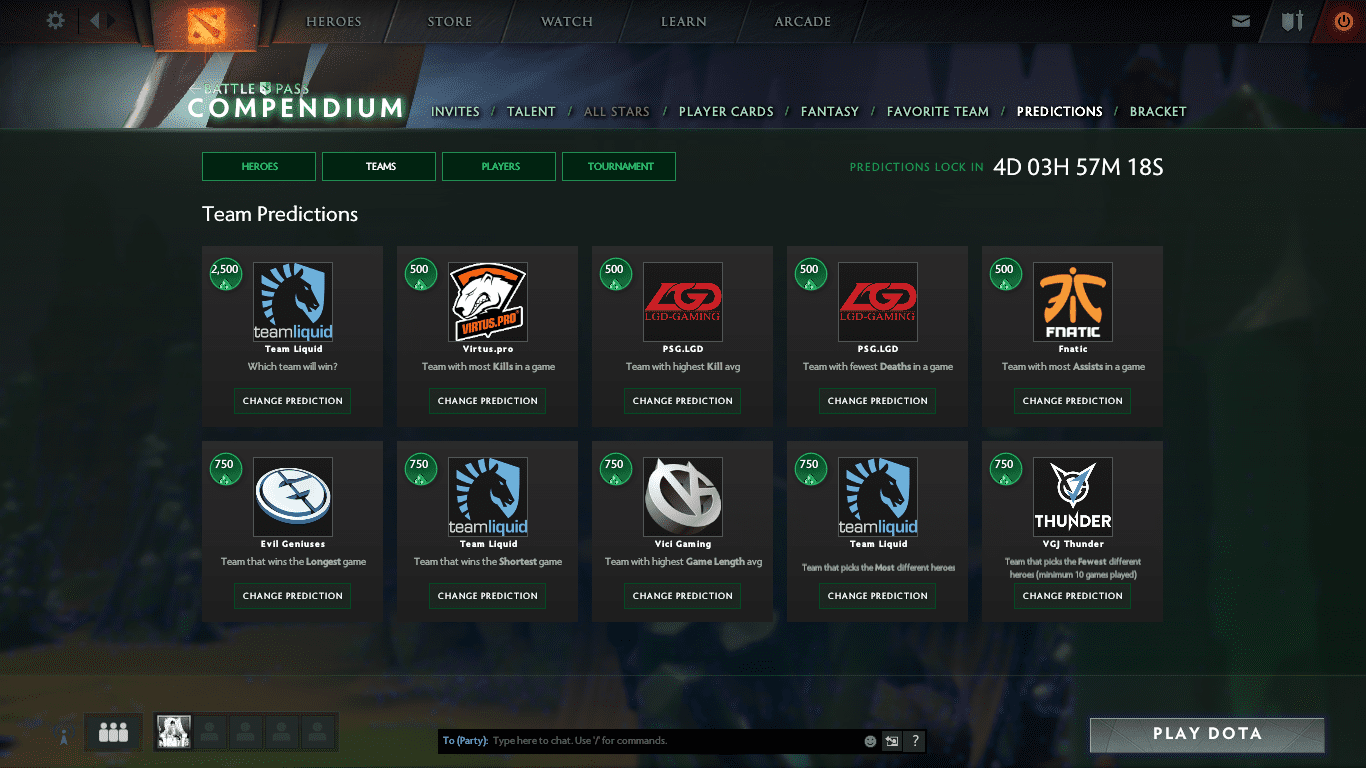
Task: Open the Arcade menu
Action: click(802, 22)
